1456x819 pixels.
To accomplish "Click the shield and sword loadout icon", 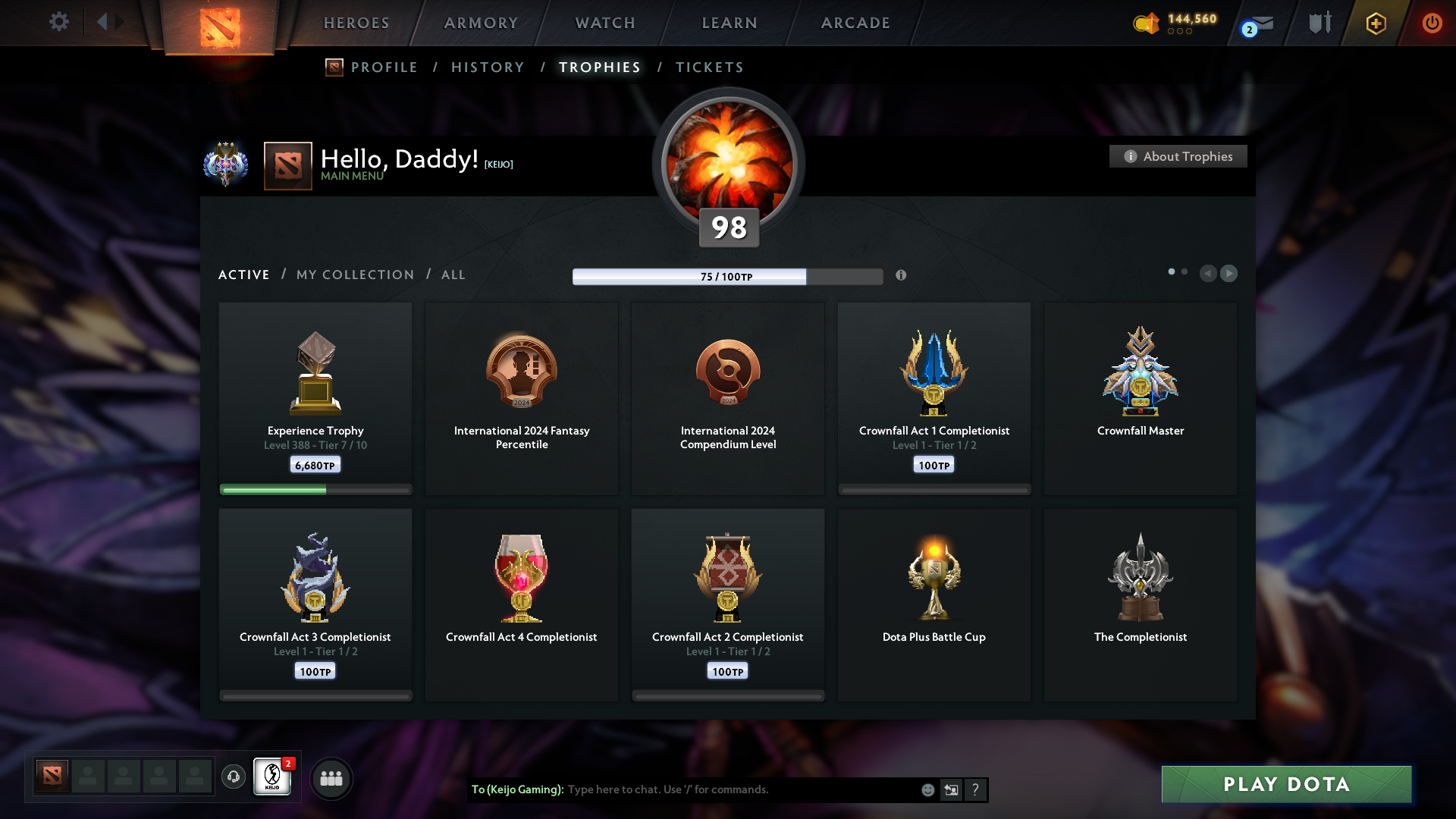I will click(x=1319, y=22).
